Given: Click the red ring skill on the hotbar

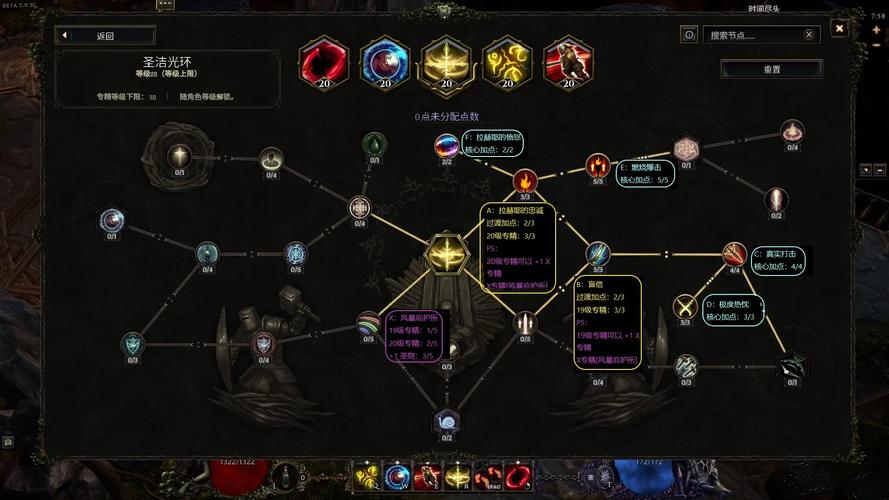Looking at the screenshot, I should pyautogui.click(x=517, y=477).
